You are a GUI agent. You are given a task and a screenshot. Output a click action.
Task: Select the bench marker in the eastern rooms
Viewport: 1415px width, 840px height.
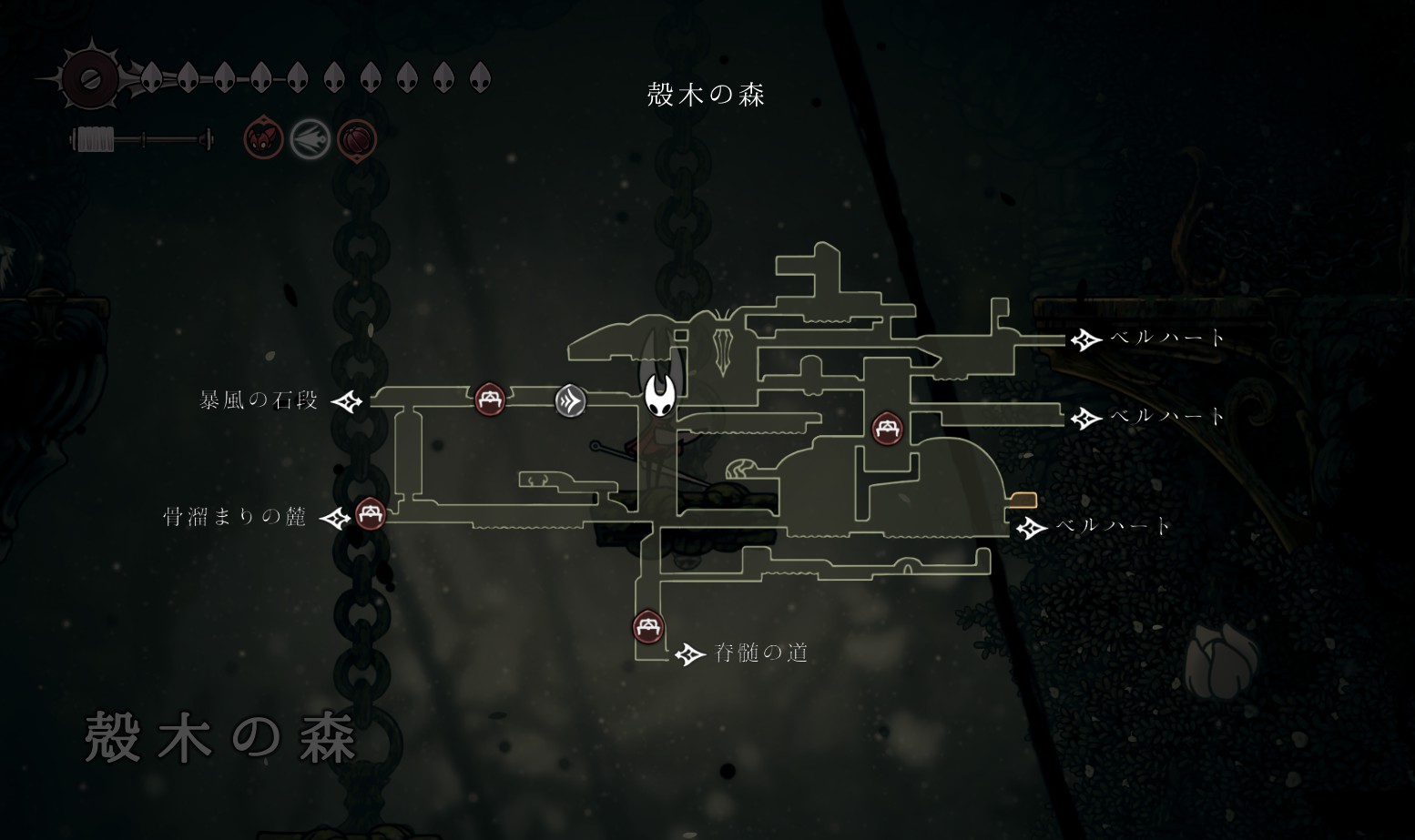point(887,427)
